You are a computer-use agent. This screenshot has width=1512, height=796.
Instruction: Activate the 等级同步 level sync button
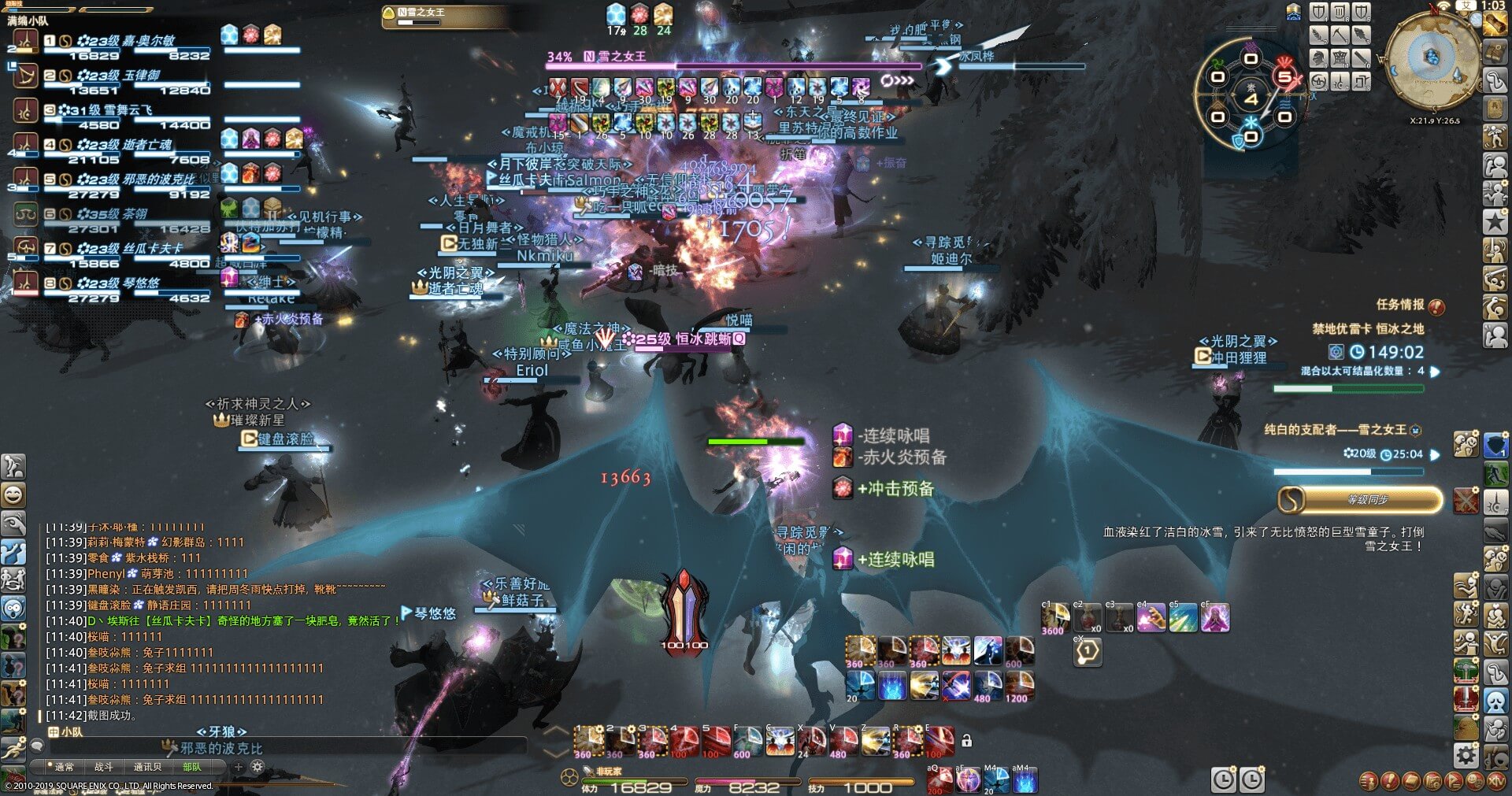coord(1360,499)
